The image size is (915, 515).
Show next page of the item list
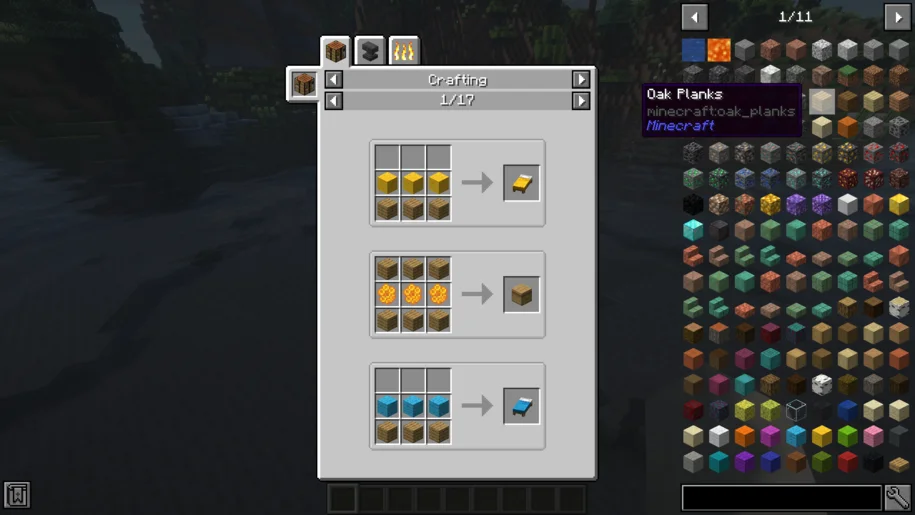click(x=897, y=17)
